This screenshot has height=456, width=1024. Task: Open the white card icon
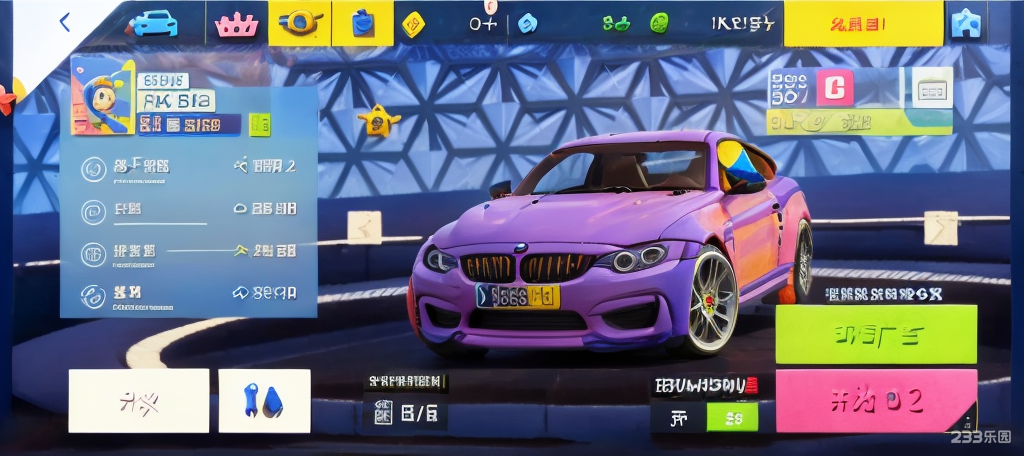(x=932, y=90)
